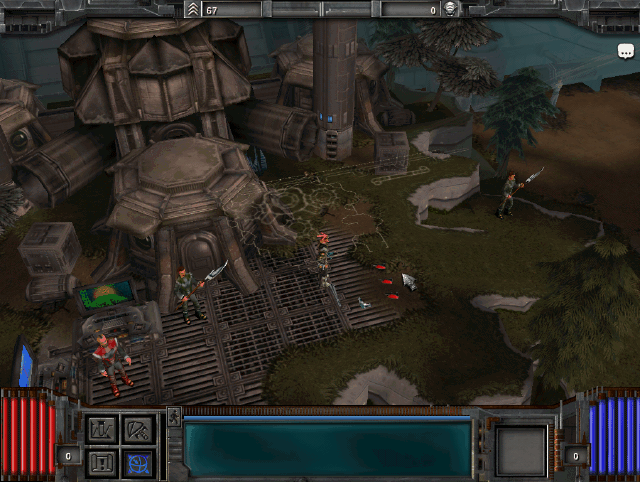Screen dimensions: 640x482
Task: Open the speech bubble chat icon
Action: tap(626, 50)
